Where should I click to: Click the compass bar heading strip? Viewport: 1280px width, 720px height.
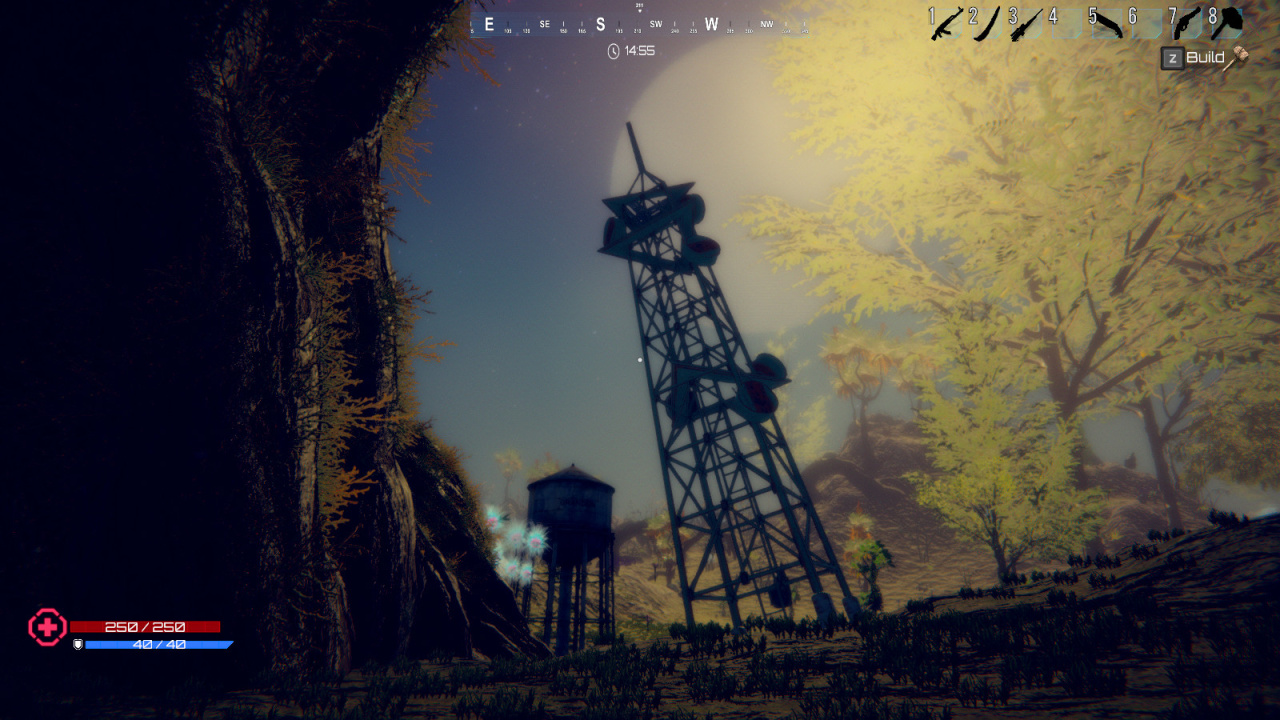tap(640, 25)
